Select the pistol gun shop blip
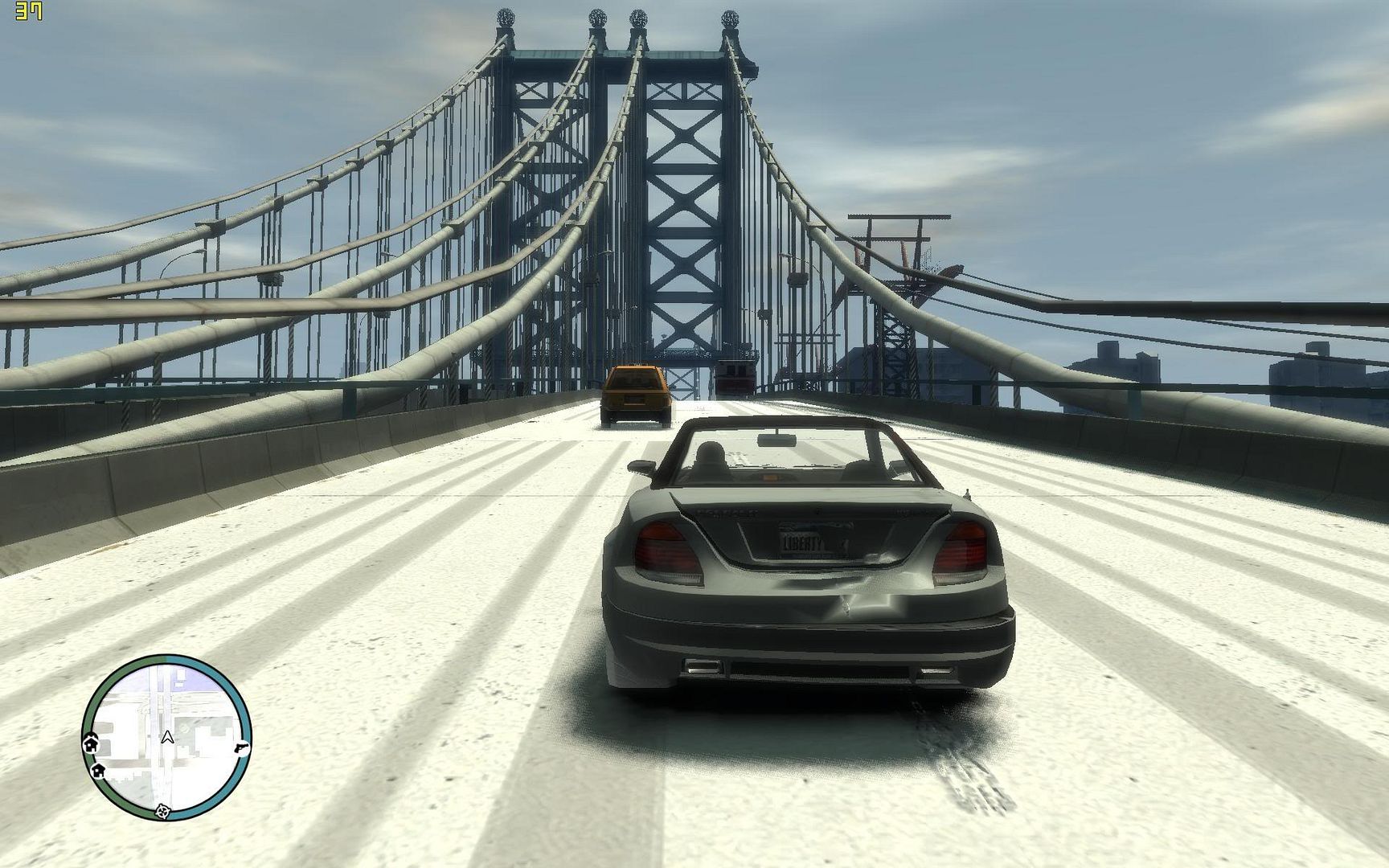Viewport: 1389px width, 868px height. coord(242,747)
